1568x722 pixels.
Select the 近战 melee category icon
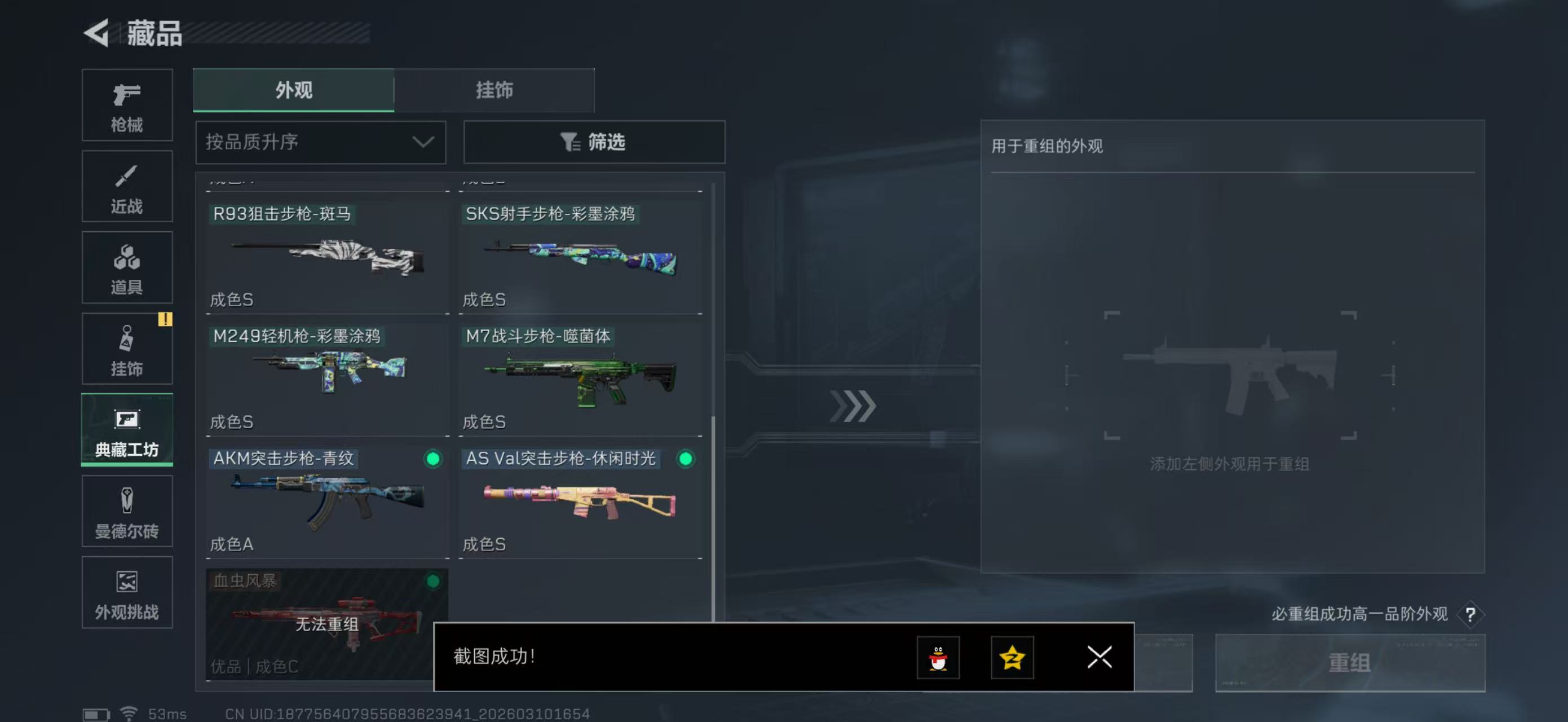point(127,186)
